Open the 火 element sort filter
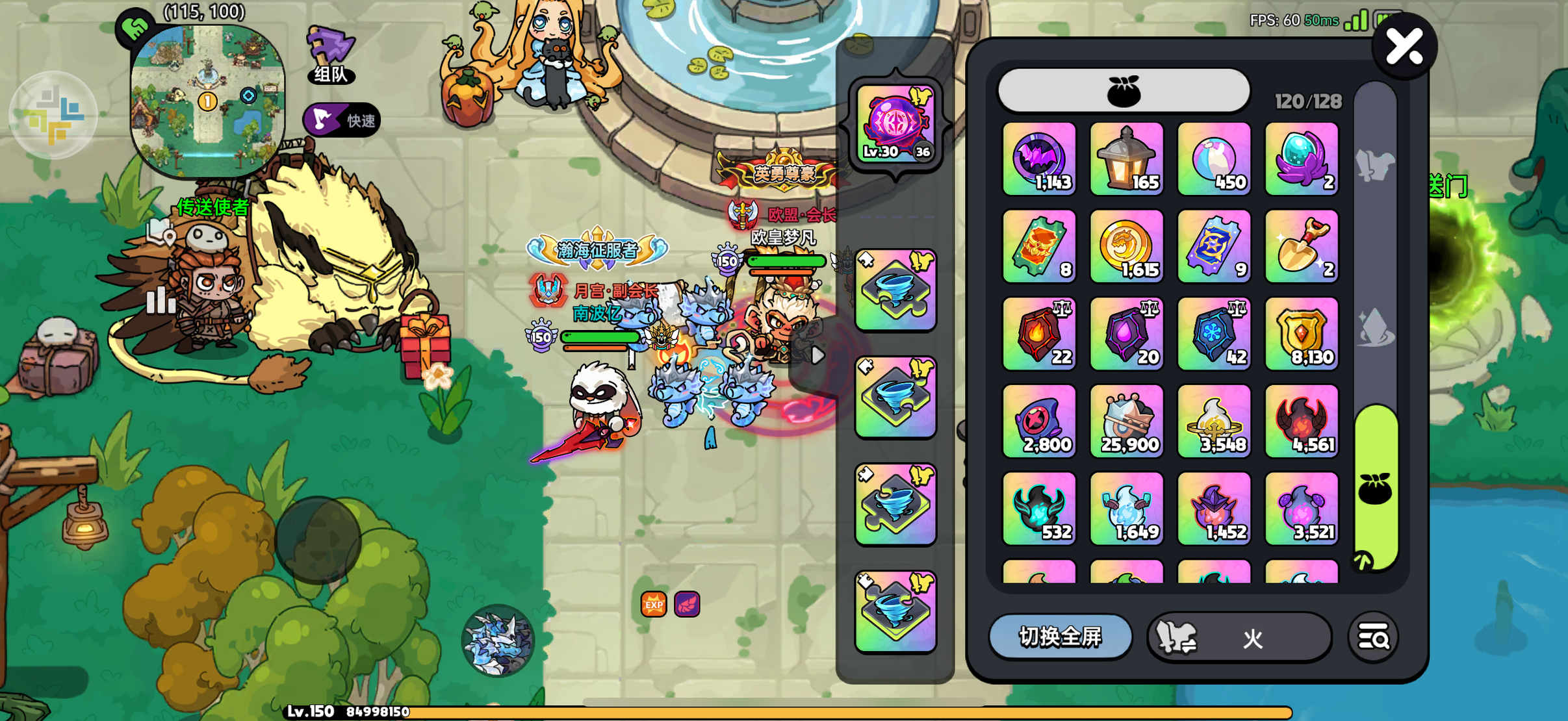The height and width of the screenshot is (721, 1568). pyautogui.click(x=1239, y=638)
